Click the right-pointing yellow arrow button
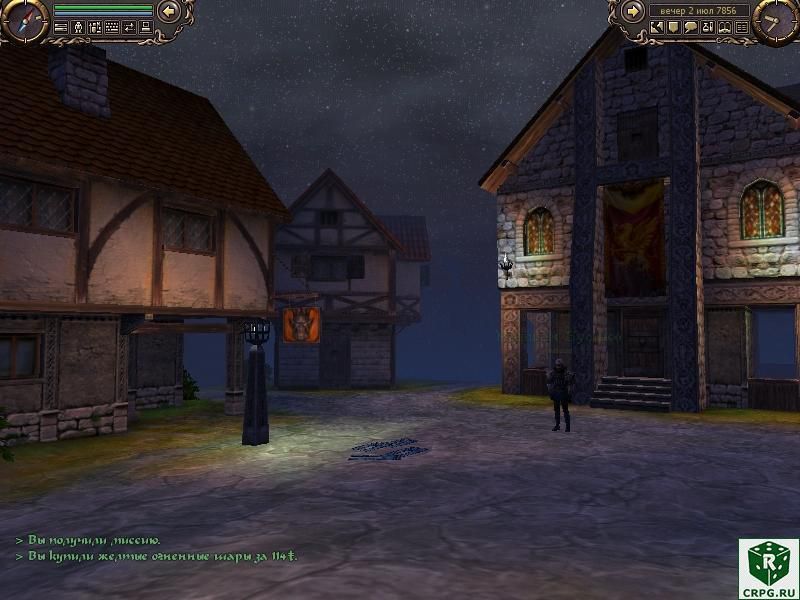This screenshot has height=600, width=800. [633, 11]
